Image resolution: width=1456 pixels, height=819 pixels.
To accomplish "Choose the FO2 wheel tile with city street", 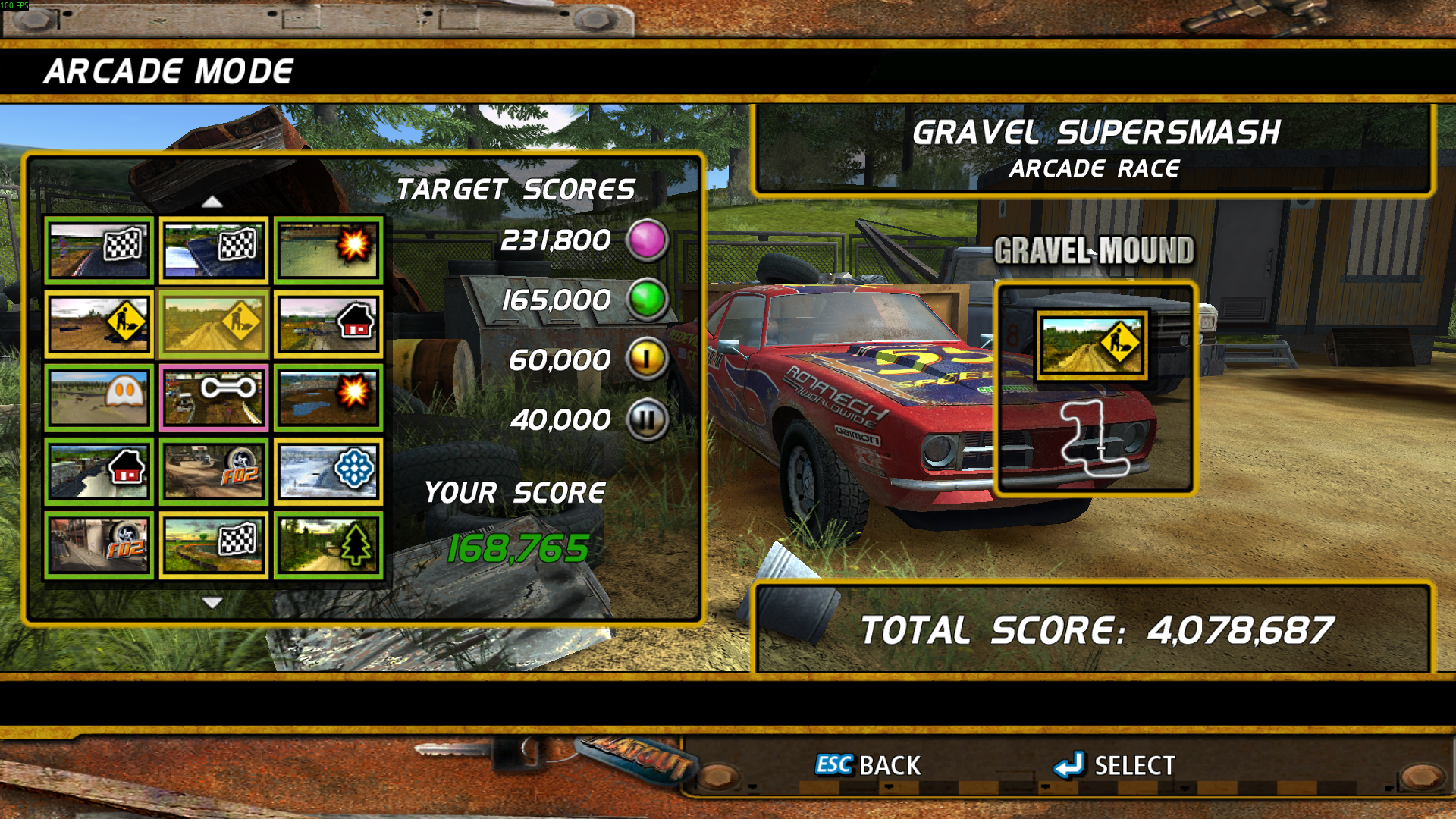I will [x=99, y=544].
